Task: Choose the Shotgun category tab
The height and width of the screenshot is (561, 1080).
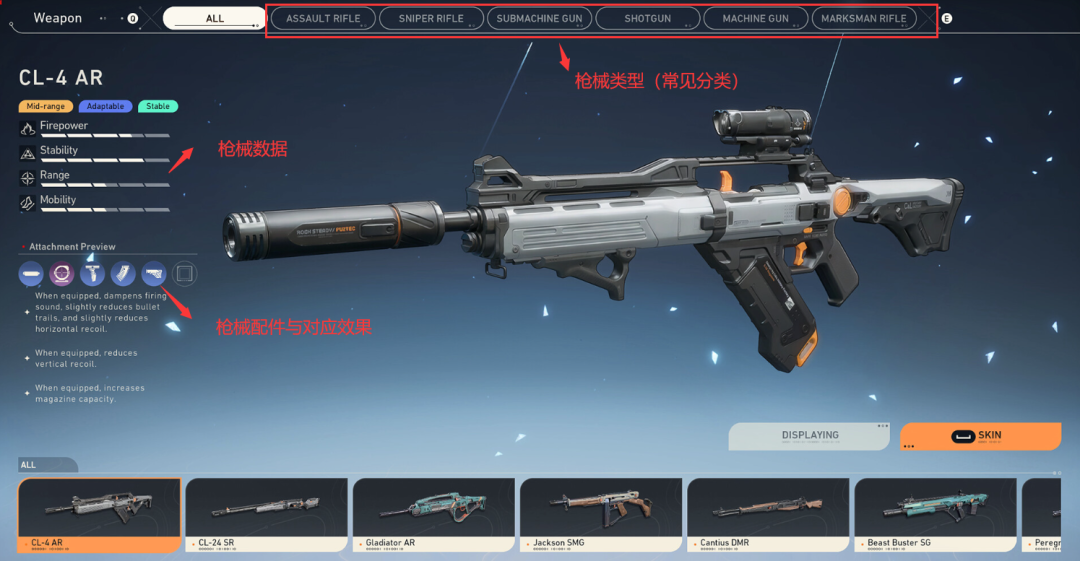Action: (647, 18)
